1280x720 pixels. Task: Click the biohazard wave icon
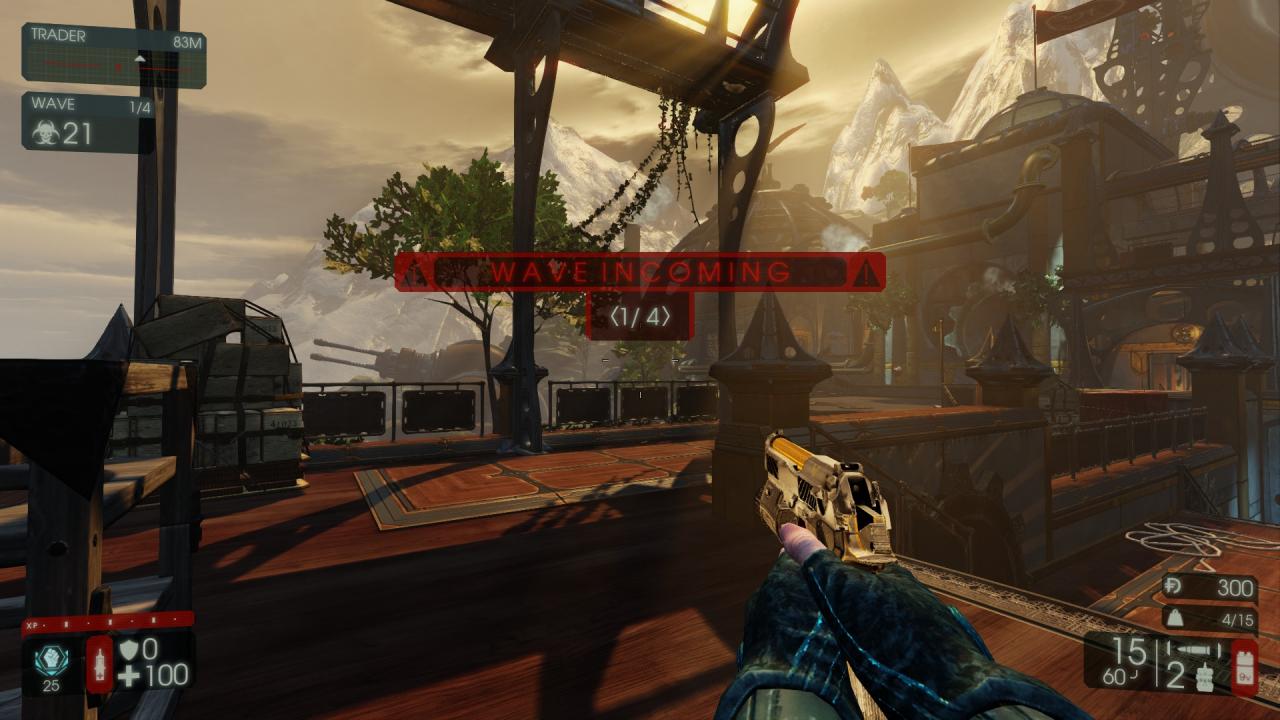click(x=44, y=134)
